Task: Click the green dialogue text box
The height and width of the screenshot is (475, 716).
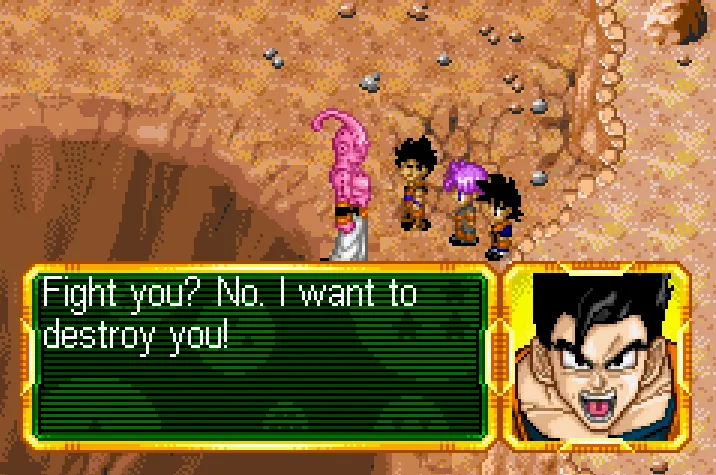Action: click(261, 354)
